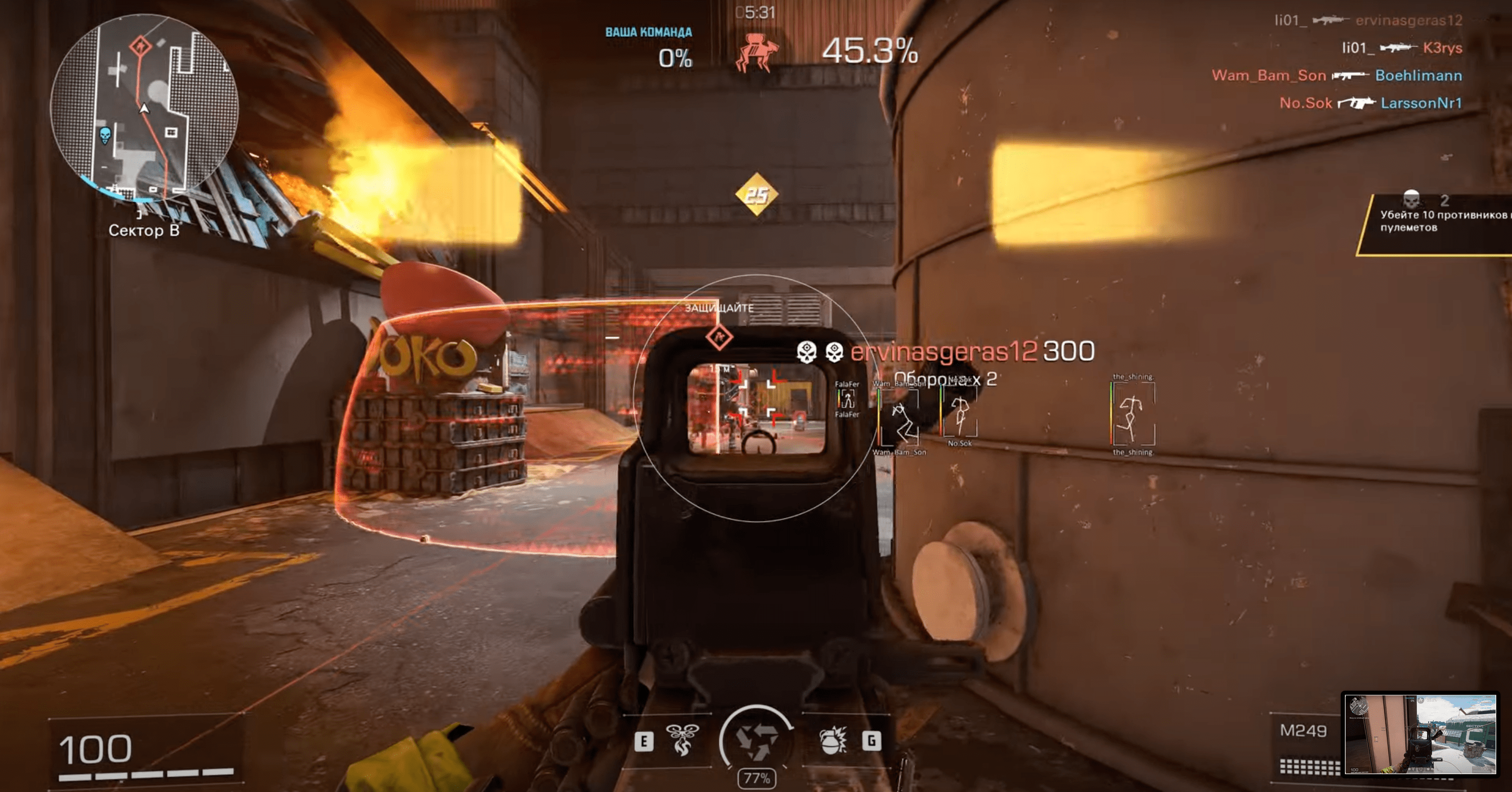
Task: Open the picture-in-picture video thumbnail
Action: point(1420,735)
